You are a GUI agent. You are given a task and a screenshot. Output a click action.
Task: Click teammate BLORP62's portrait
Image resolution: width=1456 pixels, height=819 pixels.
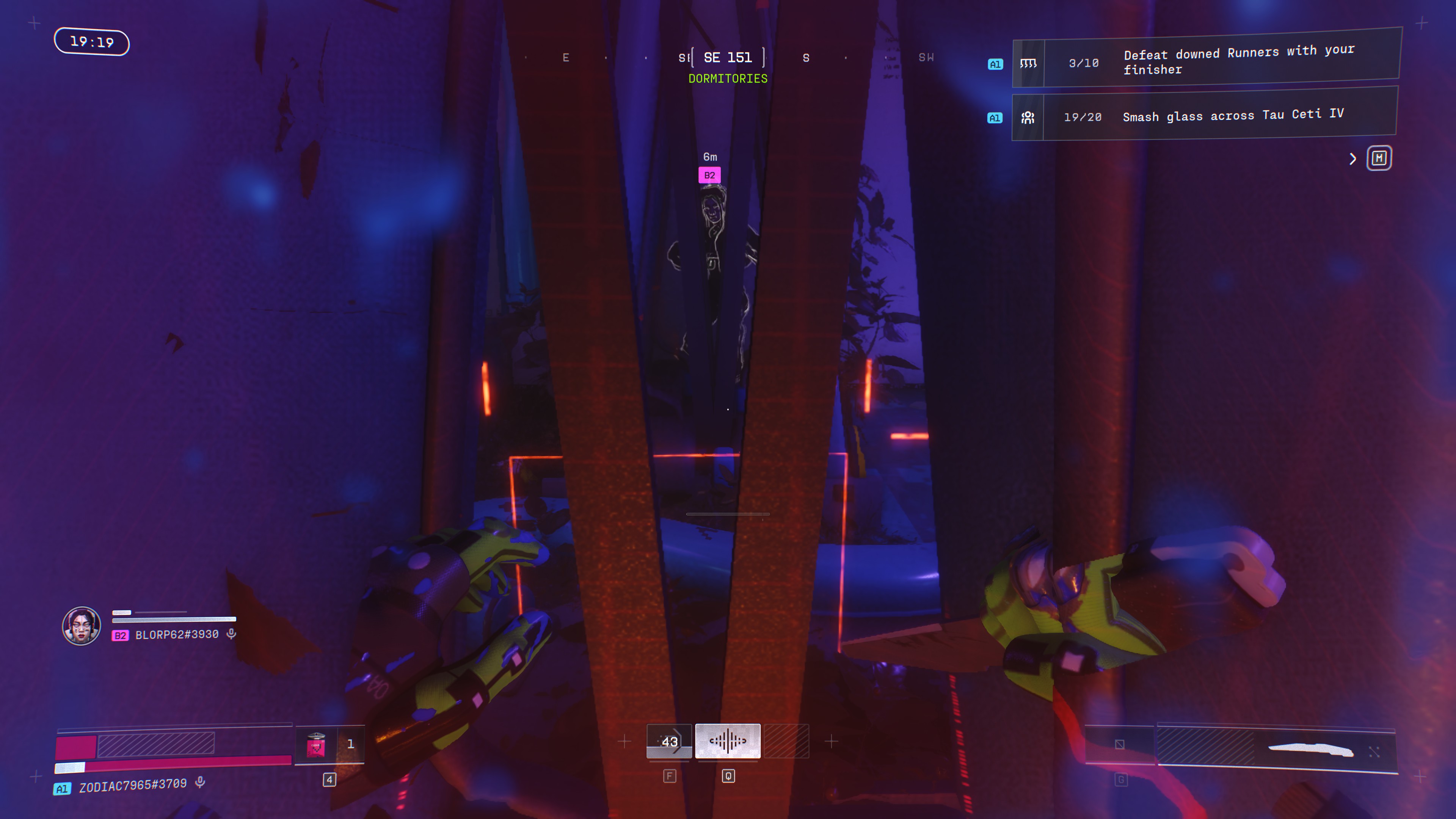(82, 626)
